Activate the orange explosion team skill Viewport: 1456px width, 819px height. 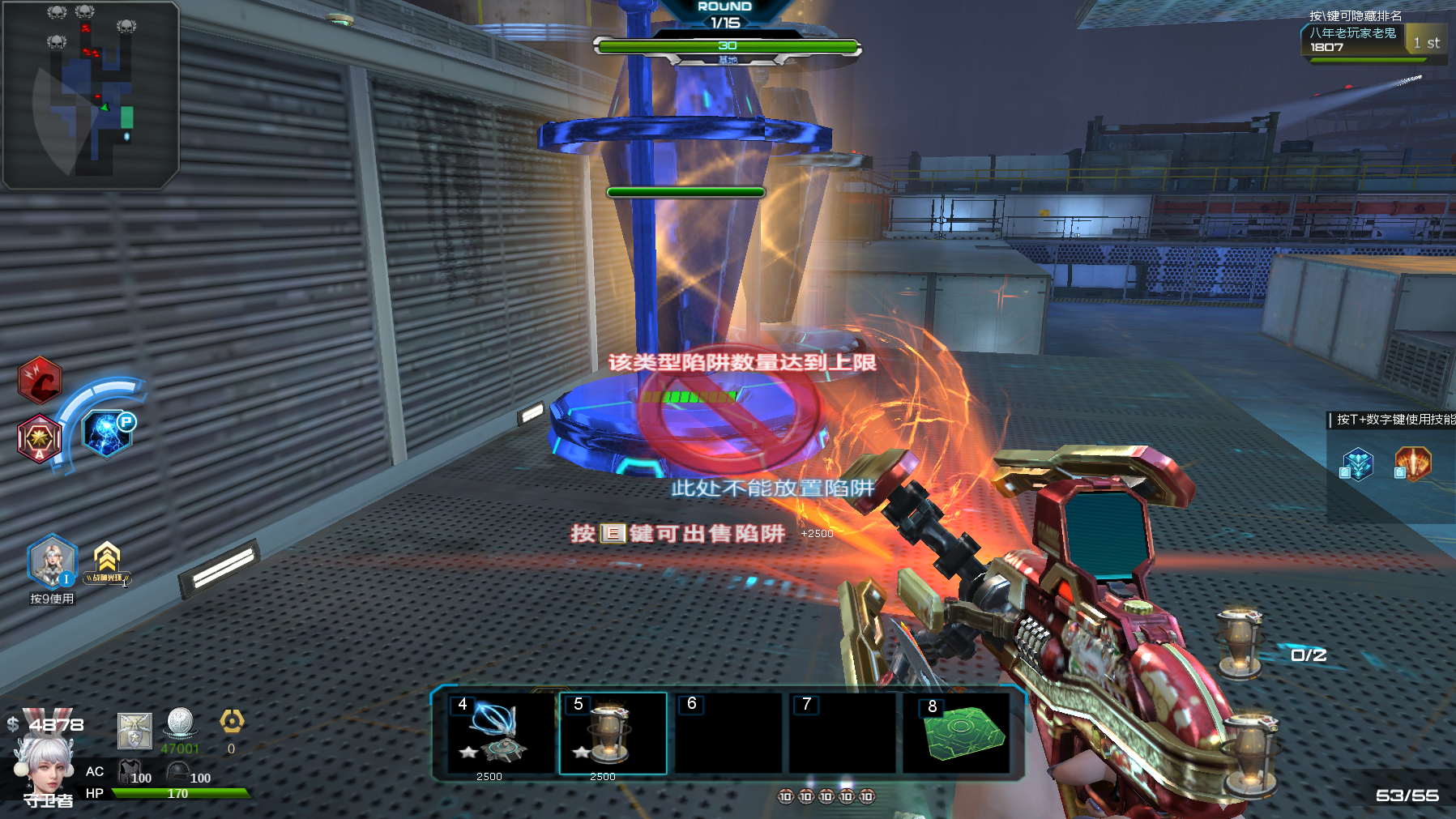point(1412,464)
